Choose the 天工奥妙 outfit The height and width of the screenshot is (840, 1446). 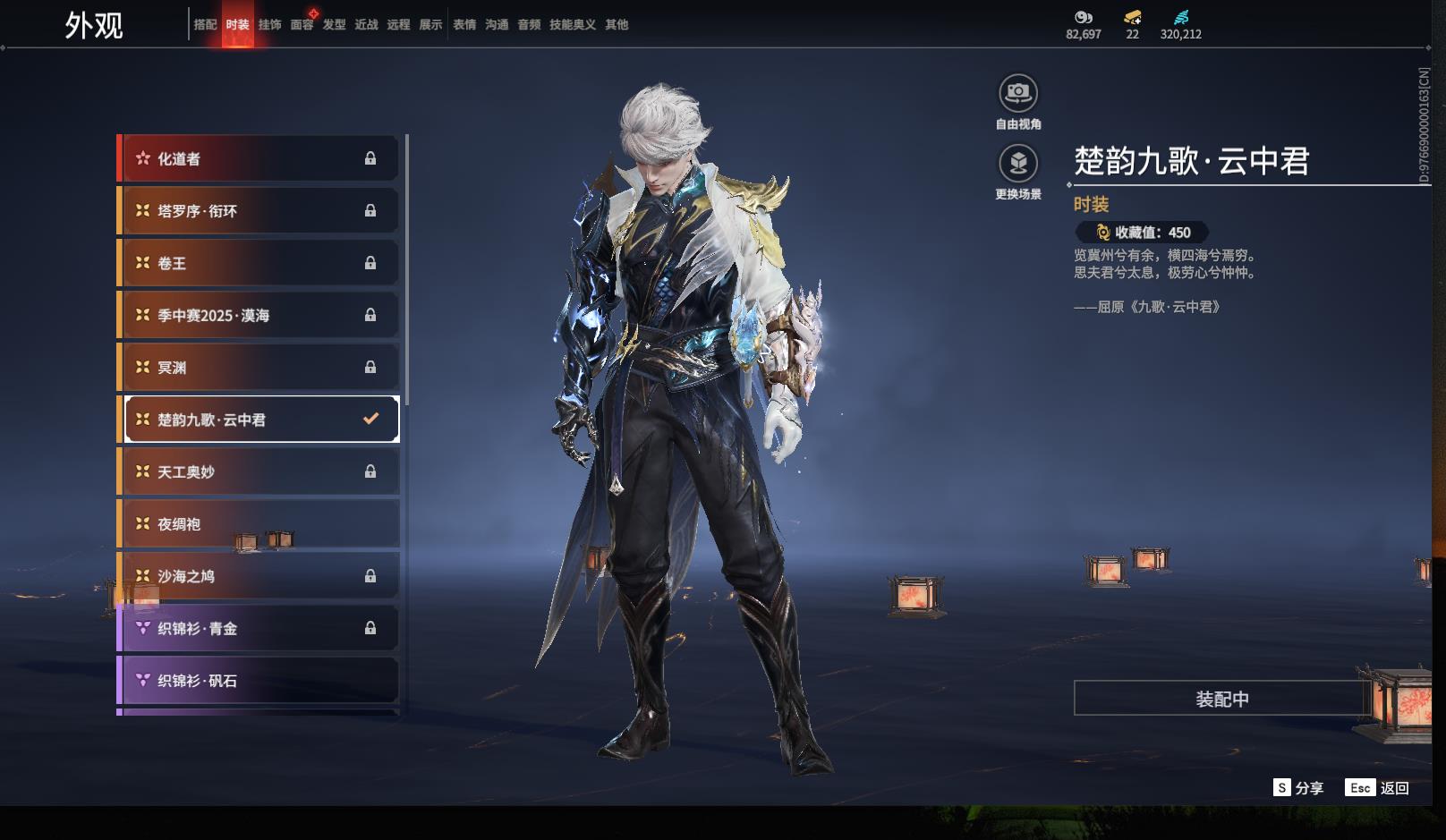pyautogui.click(x=259, y=471)
